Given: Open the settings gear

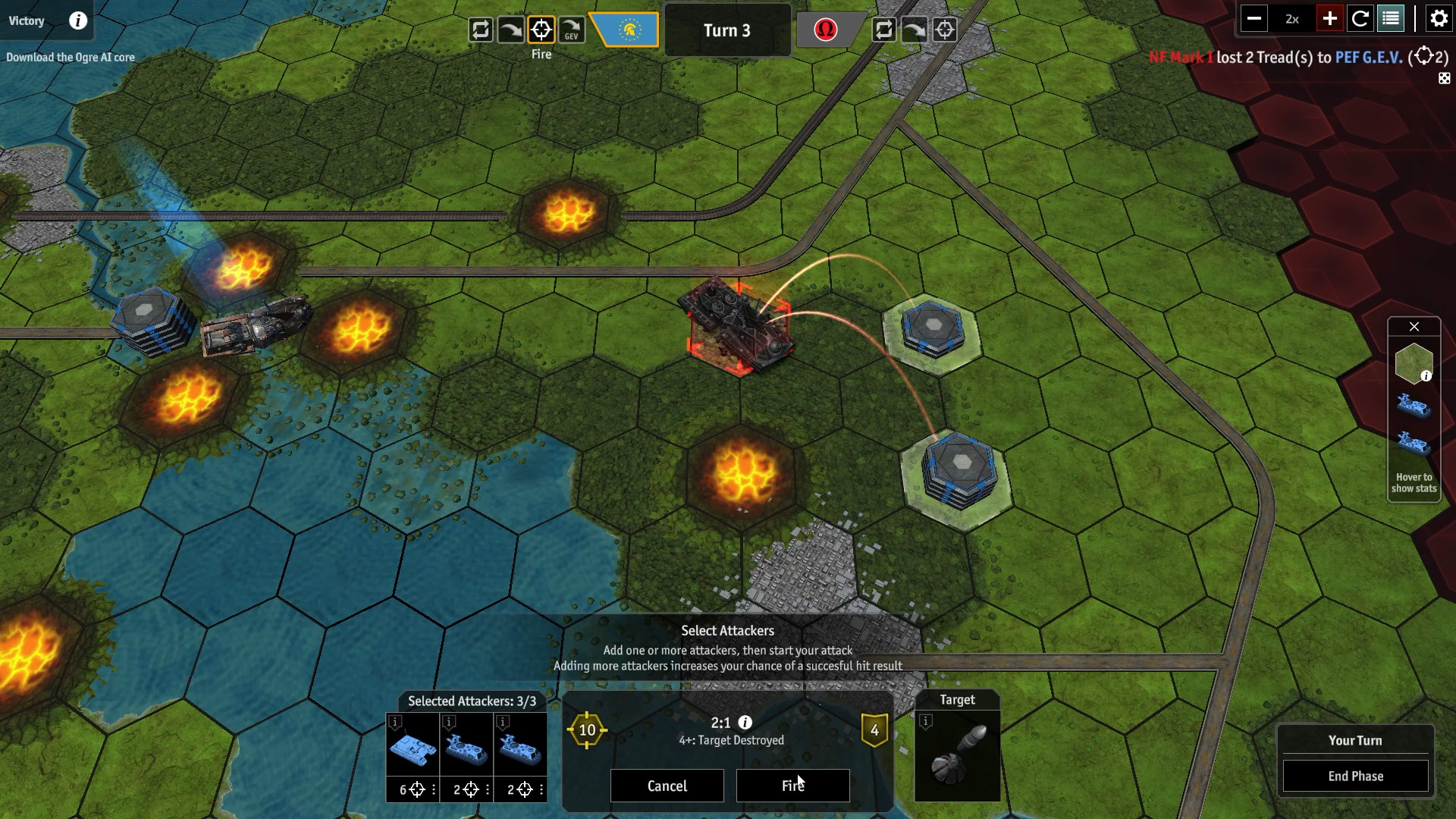Looking at the screenshot, I should pos(1439,18).
